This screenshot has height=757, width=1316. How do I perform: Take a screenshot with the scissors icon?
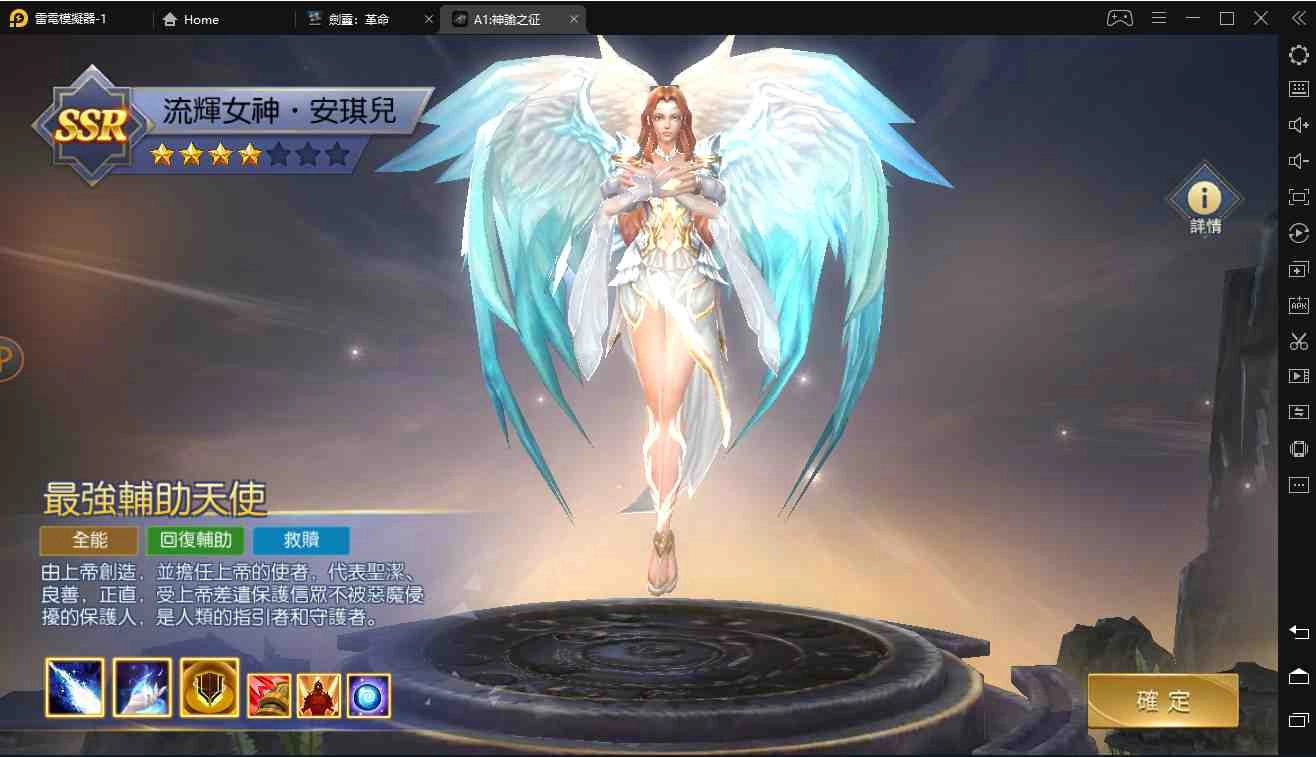point(1297,341)
